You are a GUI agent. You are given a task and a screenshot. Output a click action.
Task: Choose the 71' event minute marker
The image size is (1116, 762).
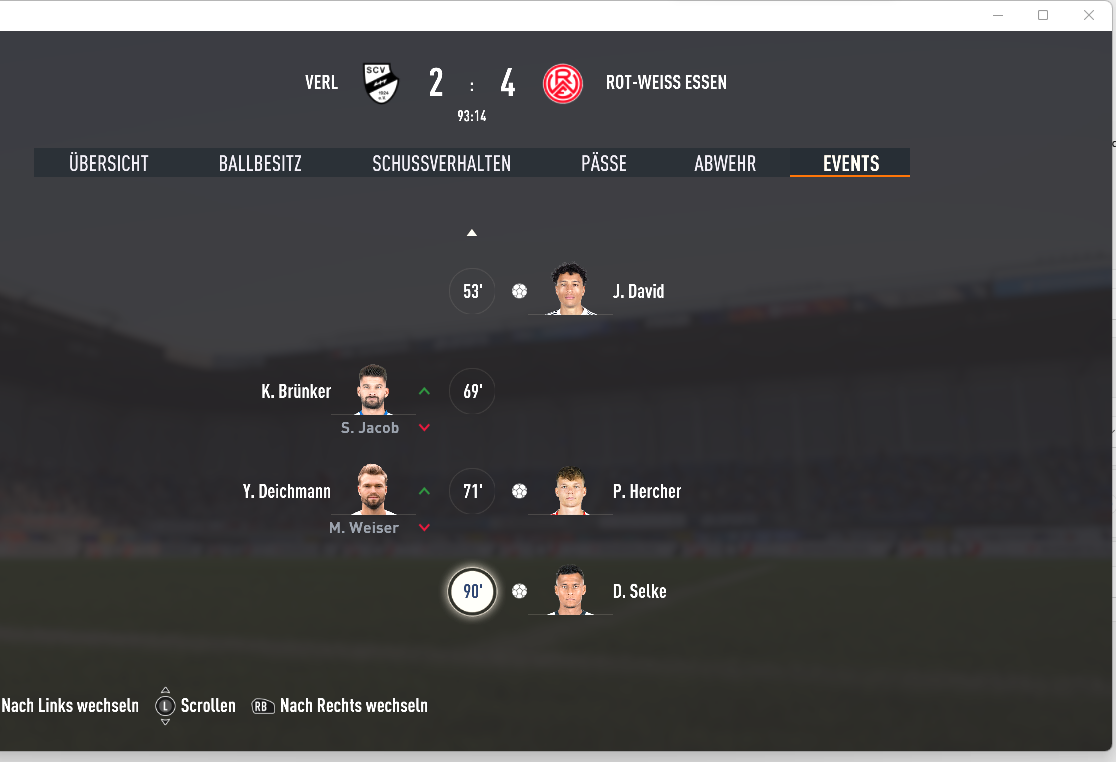click(472, 492)
